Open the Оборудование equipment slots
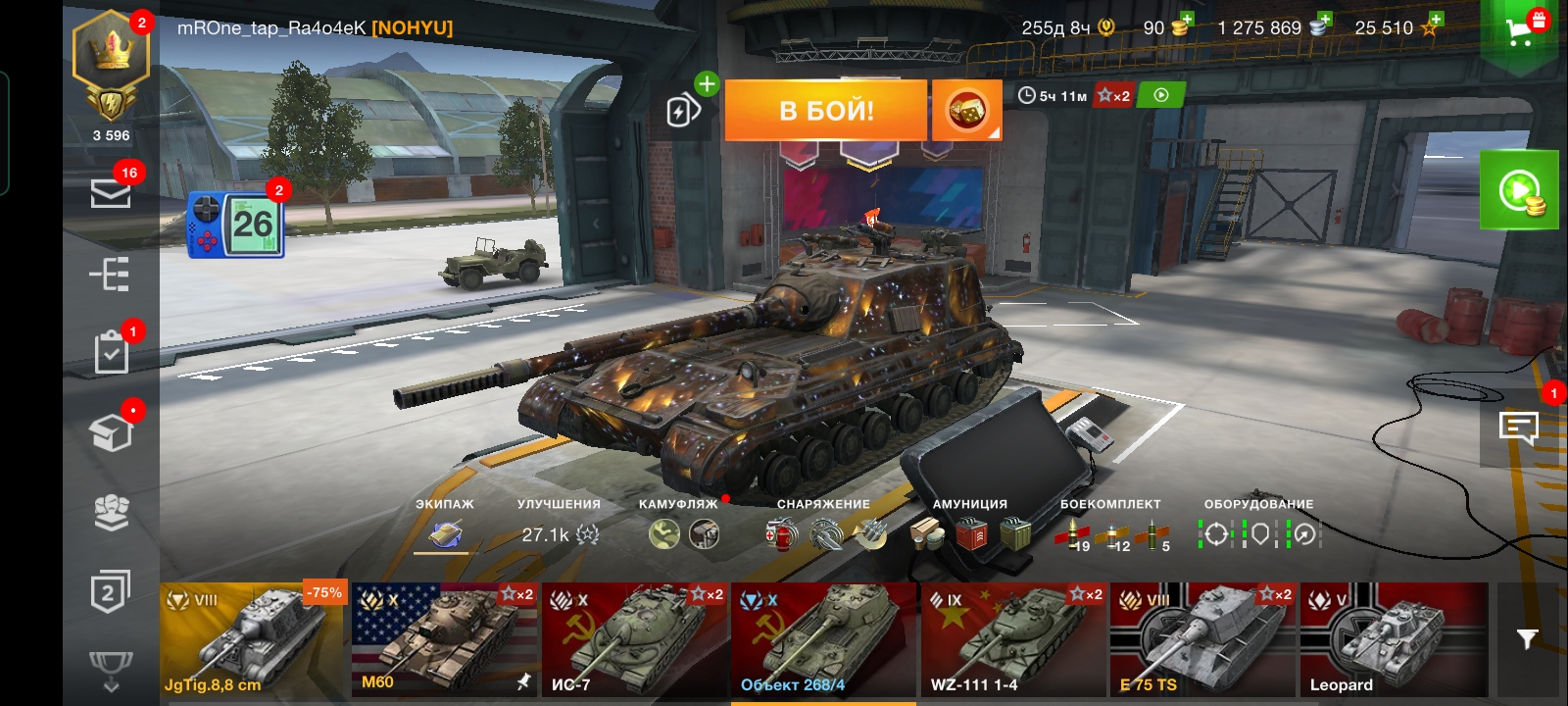 point(1259,533)
